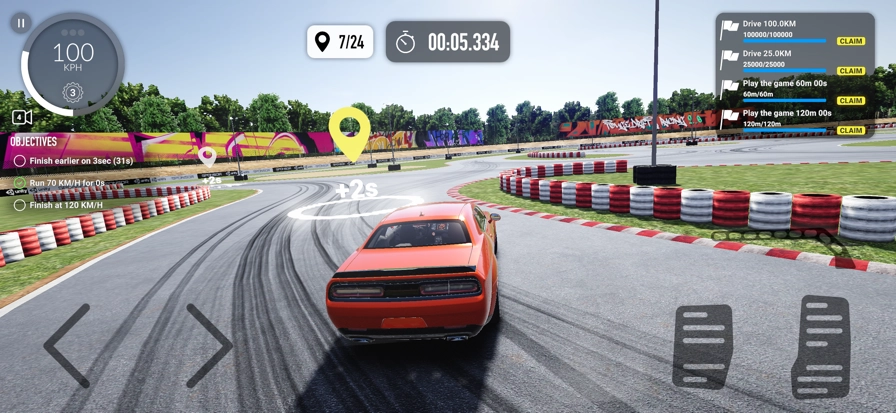Tap the brake pedal
Image resolution: width=896 pixels, height=413 pixels.
pyautogui.click(x=702, y=346)
